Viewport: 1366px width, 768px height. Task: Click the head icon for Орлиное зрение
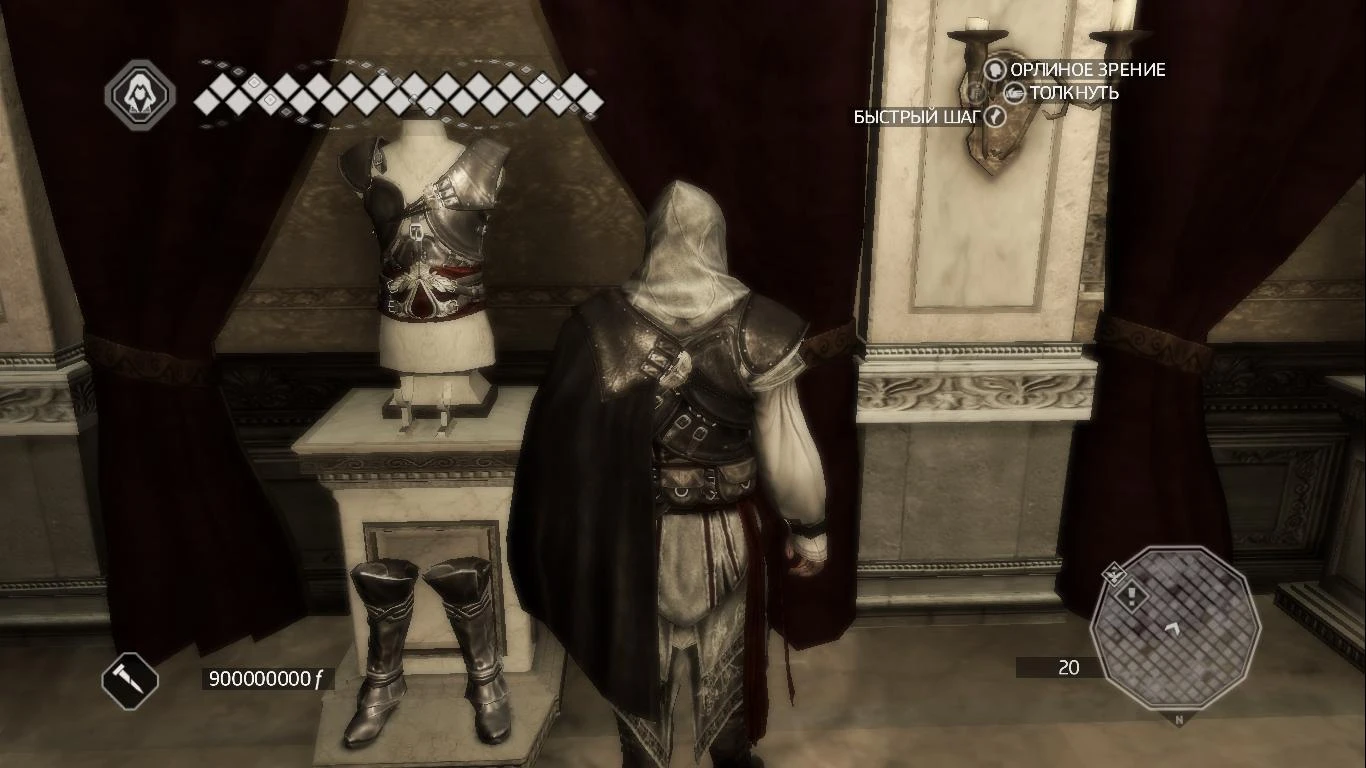pyautogui.click(x=995, y=70)
